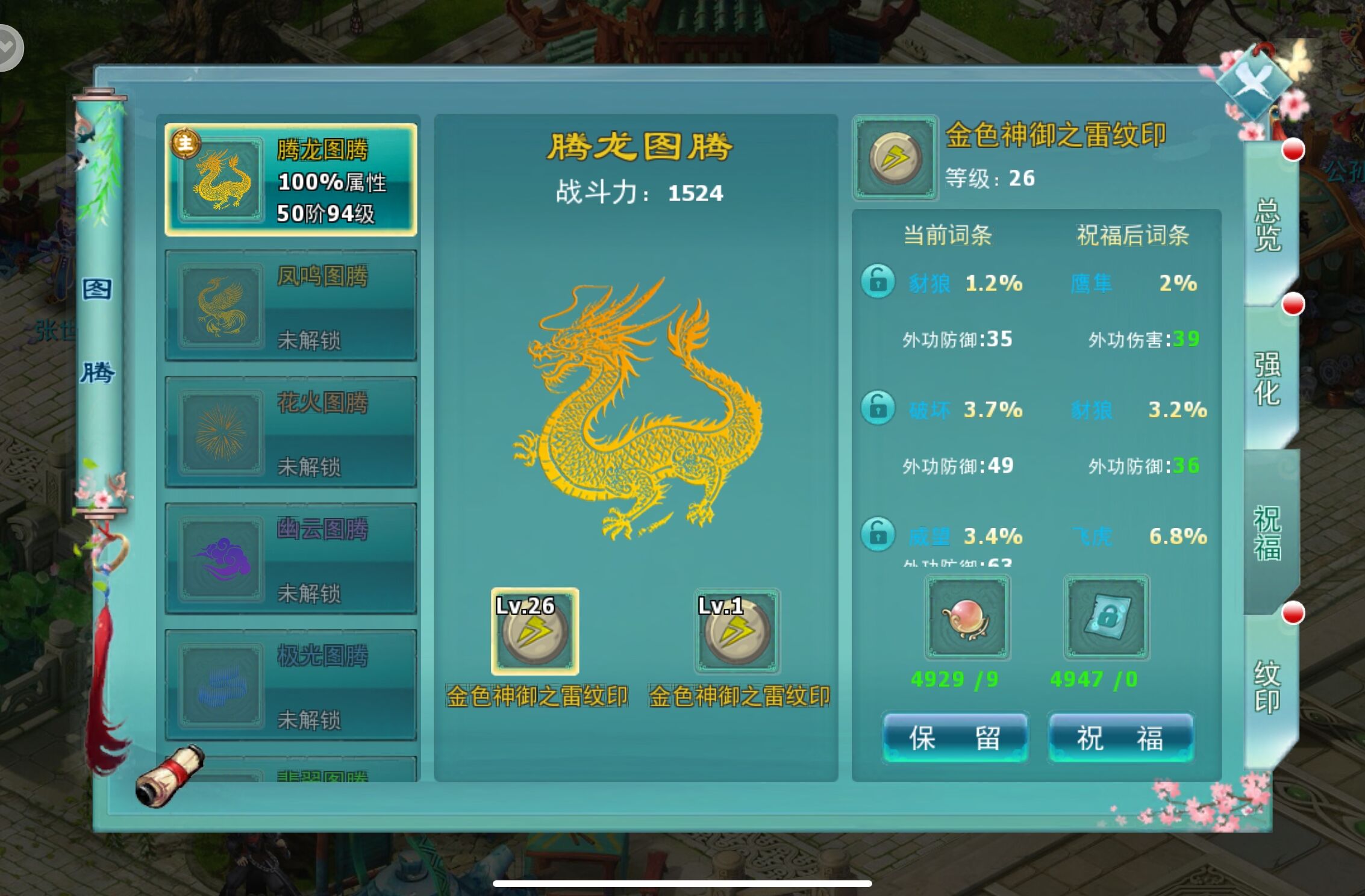Select the 腾龙图腾 totem entry

tap(291, 179)
